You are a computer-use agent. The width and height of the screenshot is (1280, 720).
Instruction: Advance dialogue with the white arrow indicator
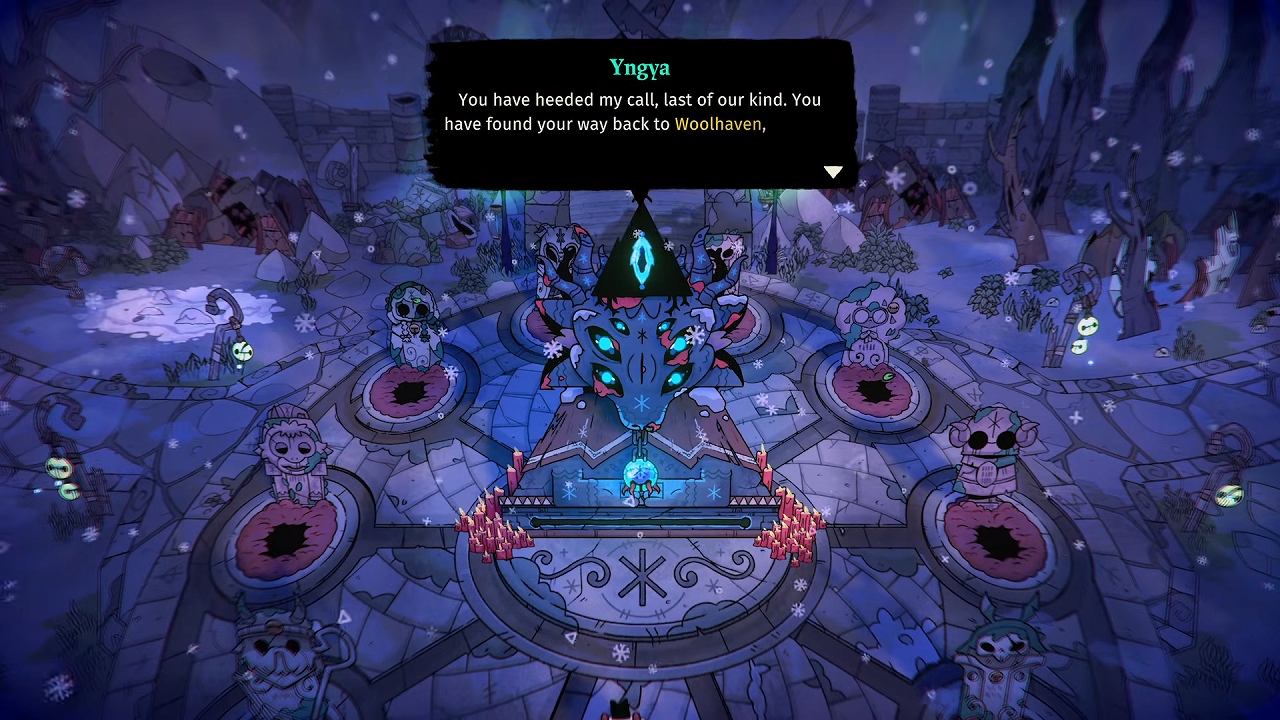click(x=833, y=172)
